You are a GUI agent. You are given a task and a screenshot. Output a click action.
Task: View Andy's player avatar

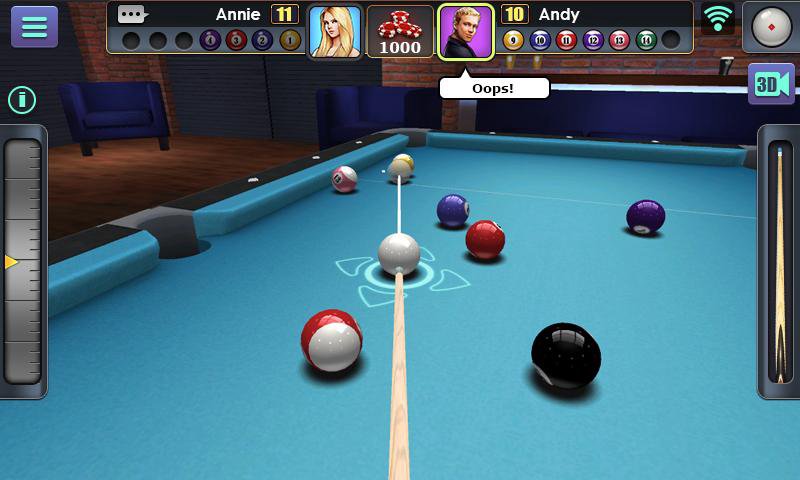(x=466, y=32)
